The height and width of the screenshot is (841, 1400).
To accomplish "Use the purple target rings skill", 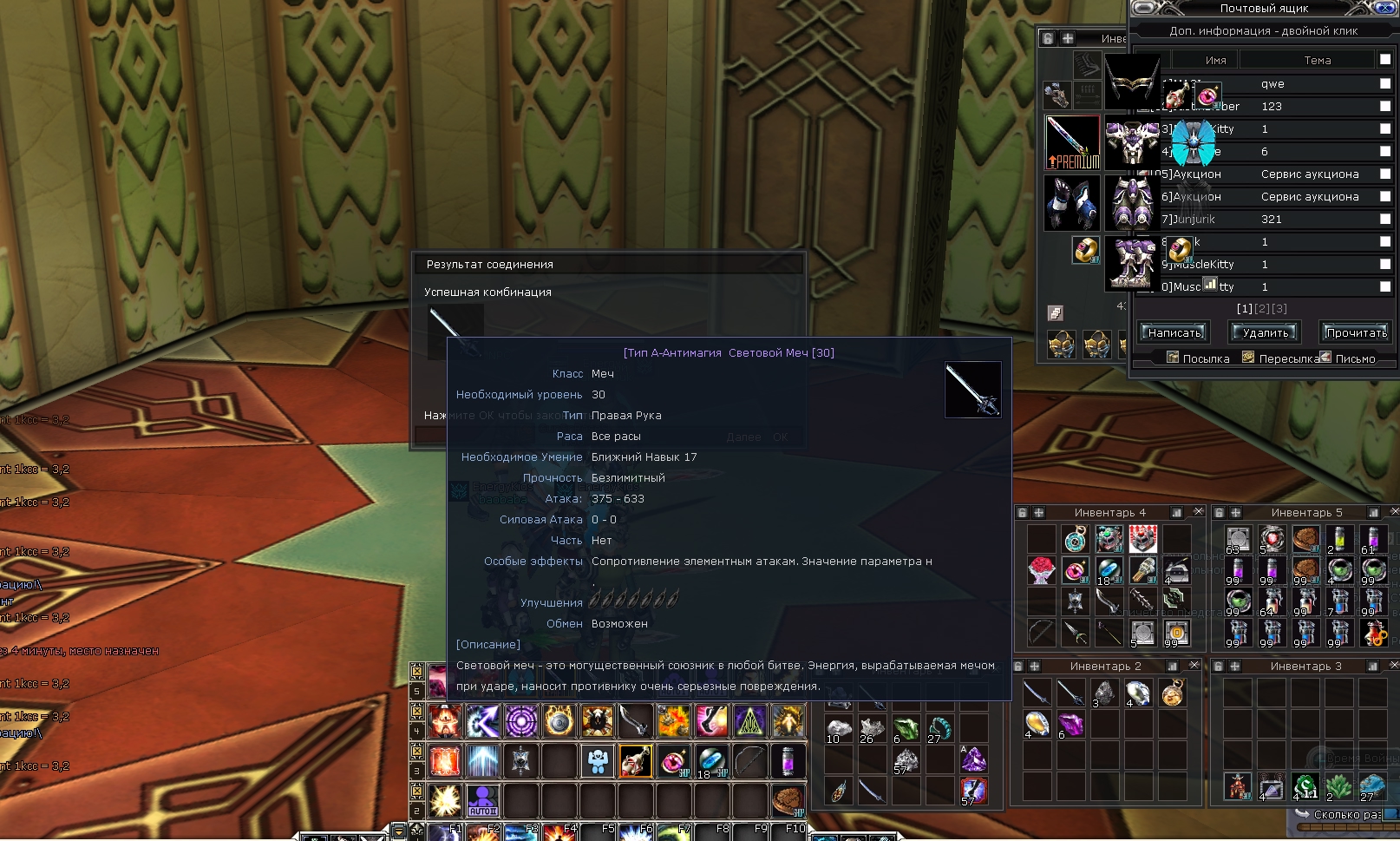I will [x=521, y=720].
